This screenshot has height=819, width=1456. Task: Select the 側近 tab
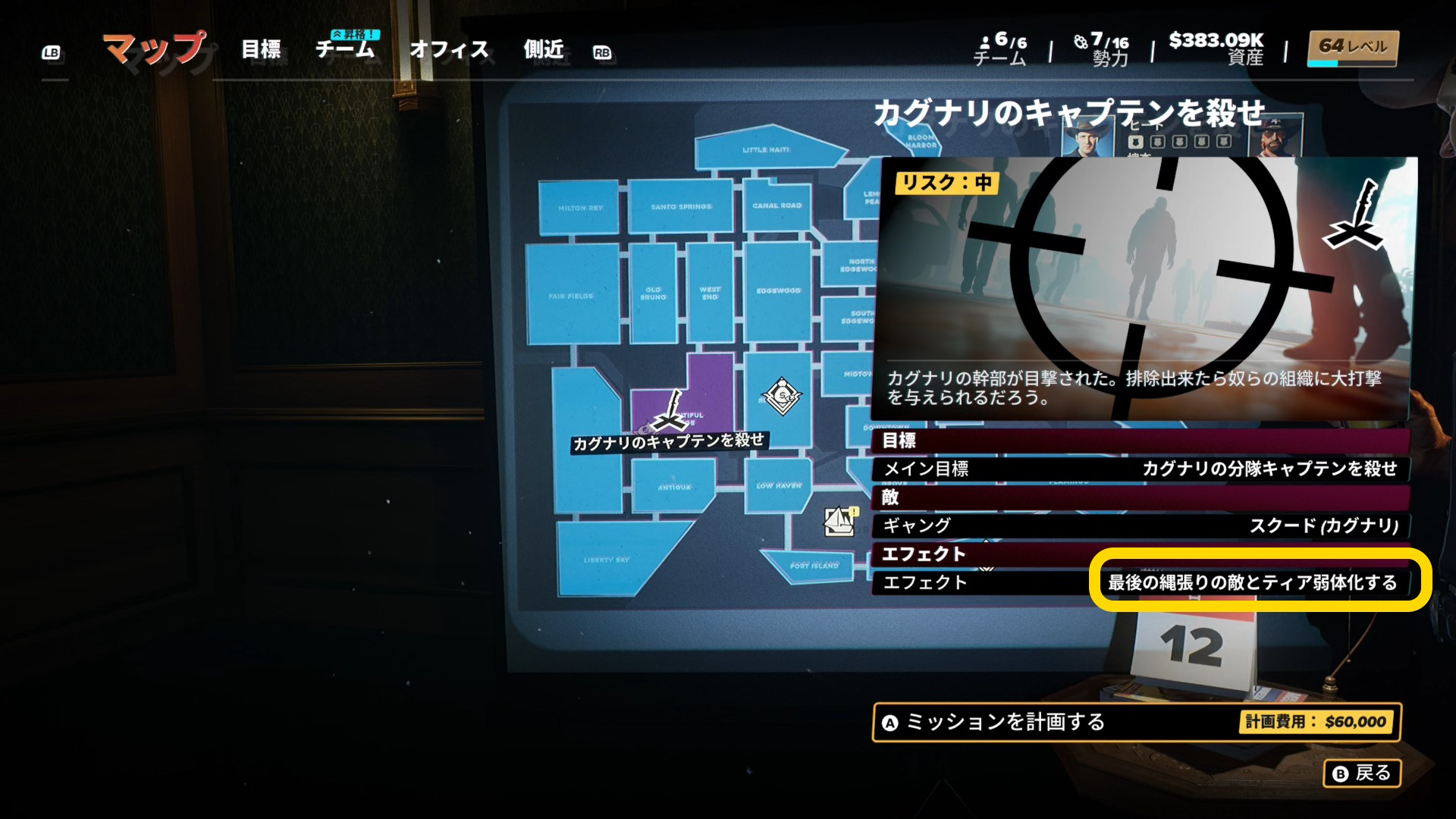(544, 49)
